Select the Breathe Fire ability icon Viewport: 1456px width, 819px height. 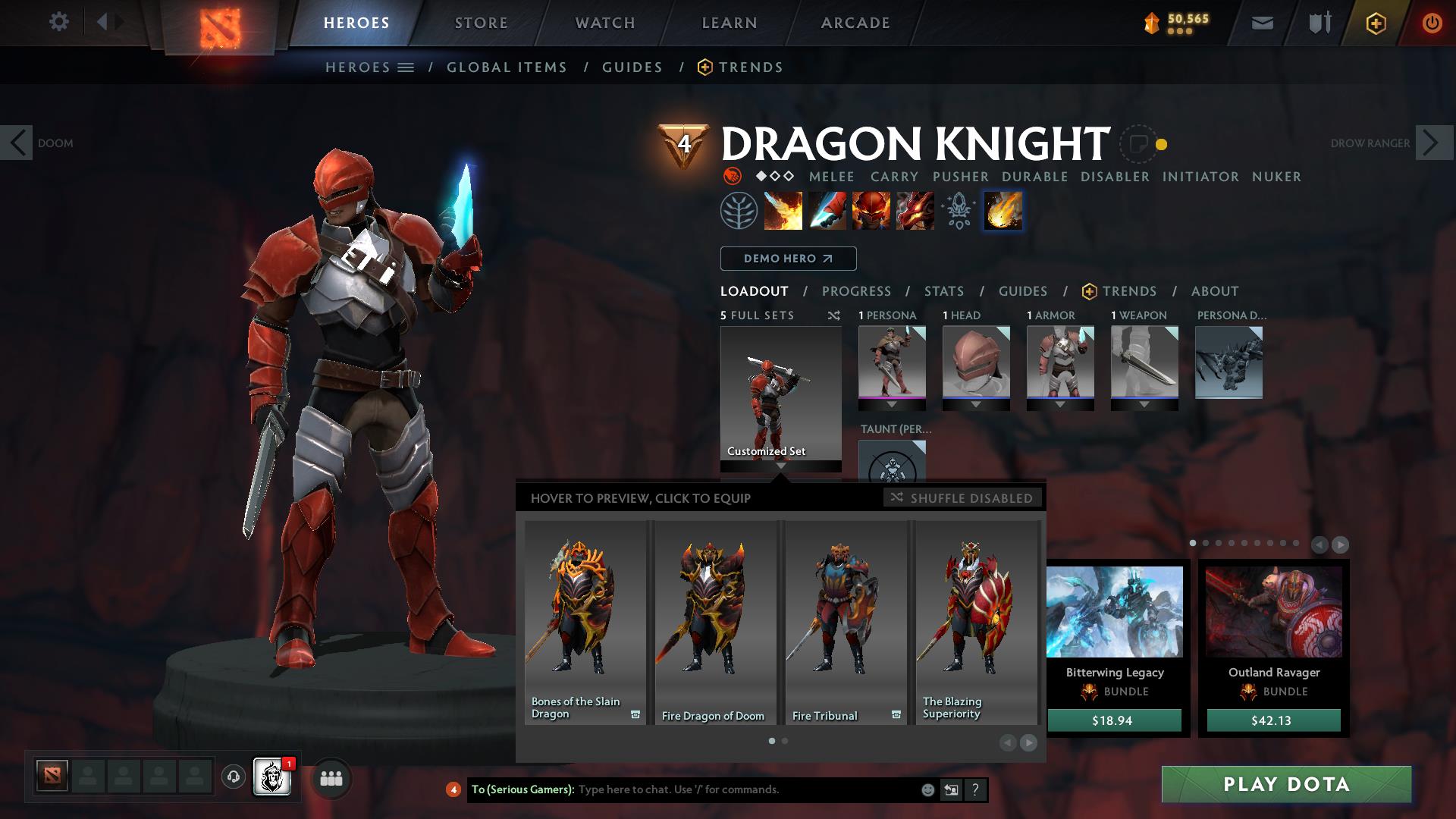(x=783, y=211)
